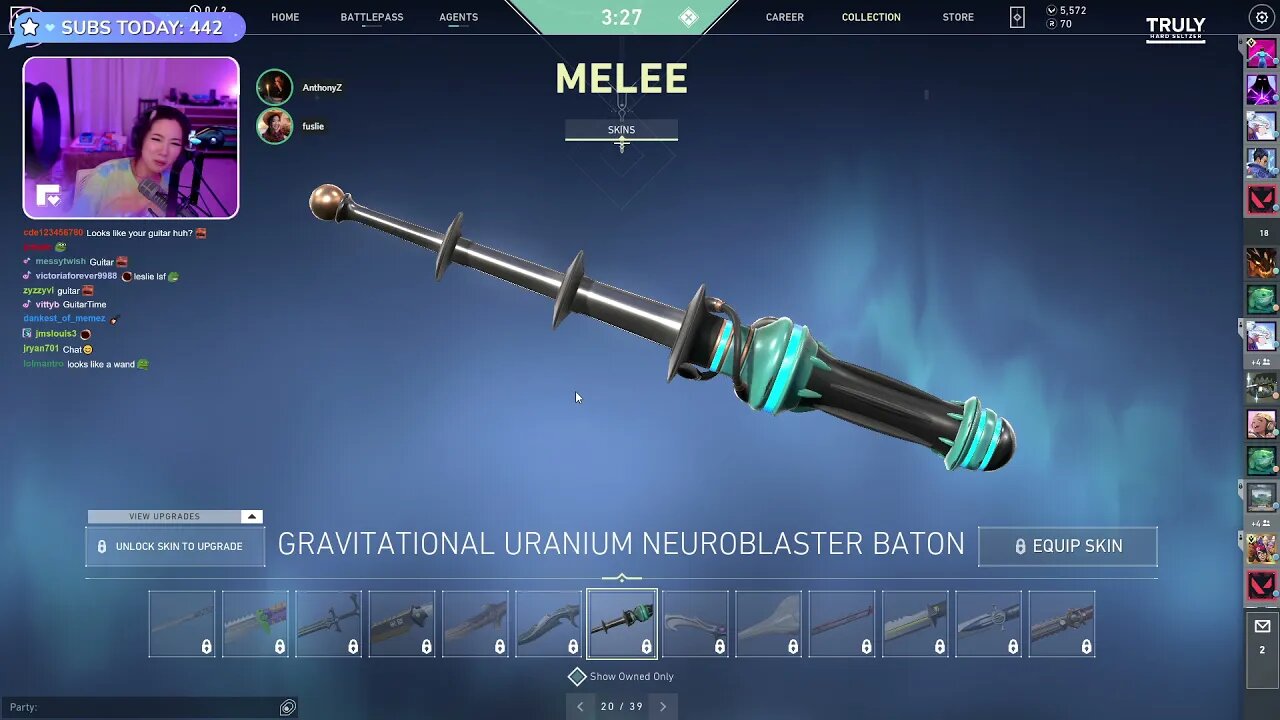Open the currency icon next to Store
This screenshot has height=720, width=1280.
[x=1017, y=17]
